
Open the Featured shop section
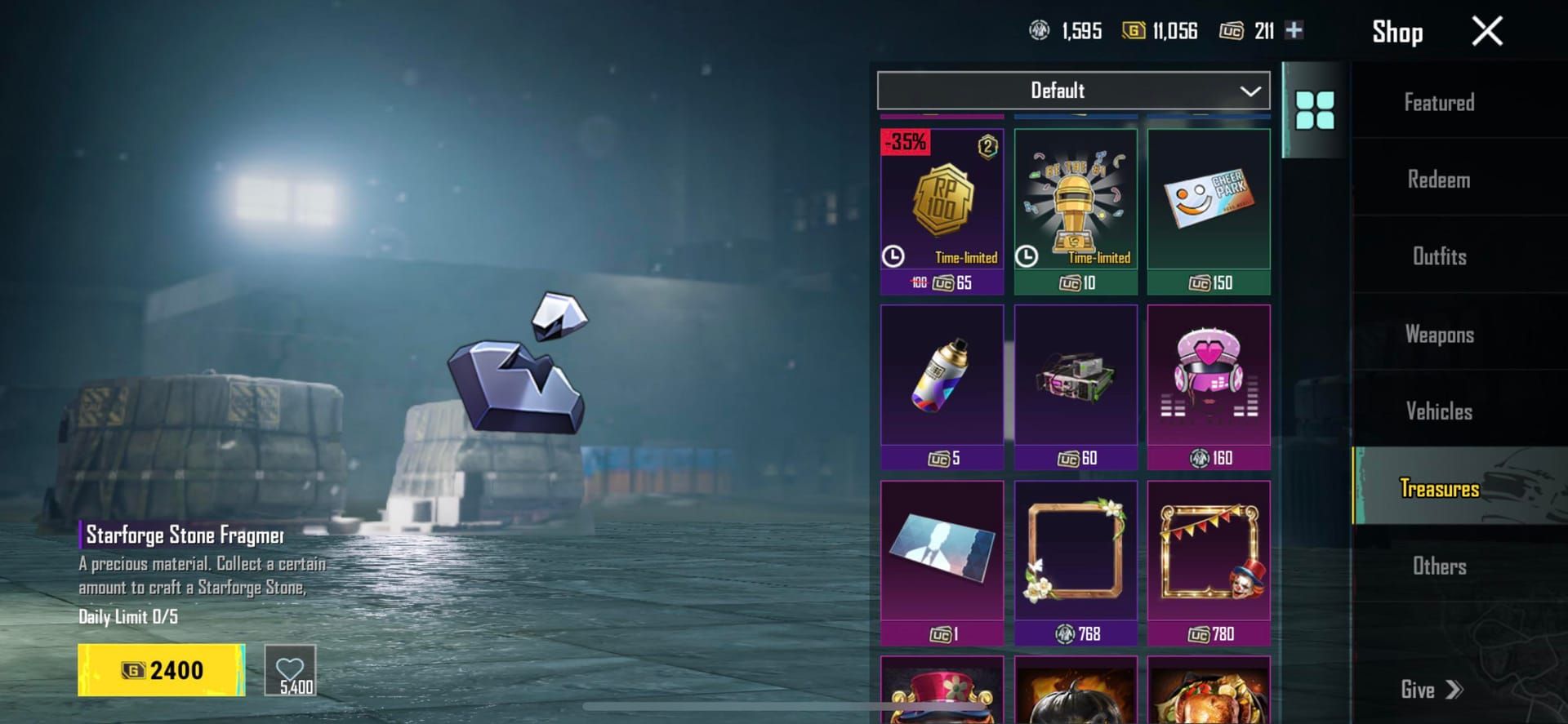pos(1439,102)
